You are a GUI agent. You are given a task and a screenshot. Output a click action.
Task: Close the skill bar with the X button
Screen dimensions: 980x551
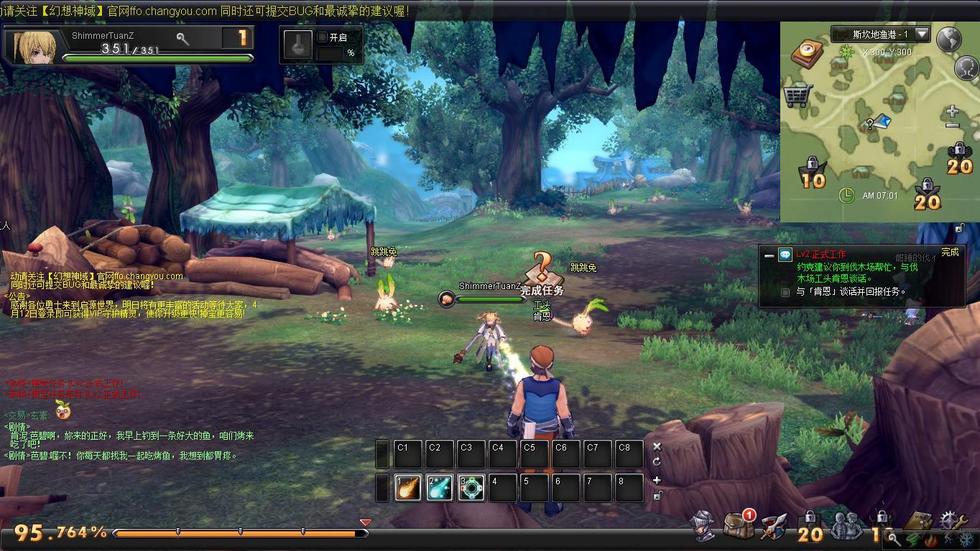(x=657, y=446)
